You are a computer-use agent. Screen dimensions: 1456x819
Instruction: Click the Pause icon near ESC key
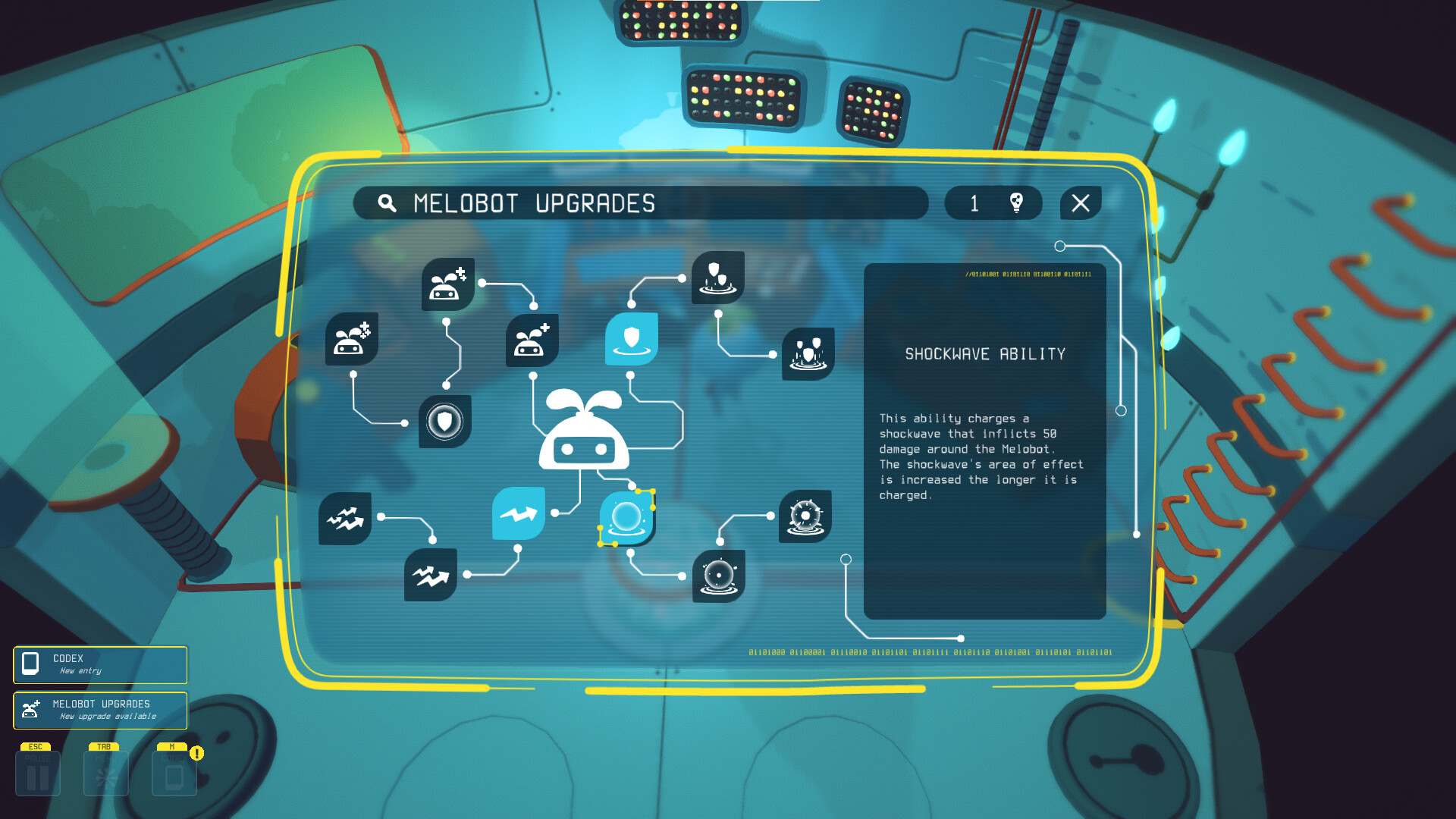37,773
